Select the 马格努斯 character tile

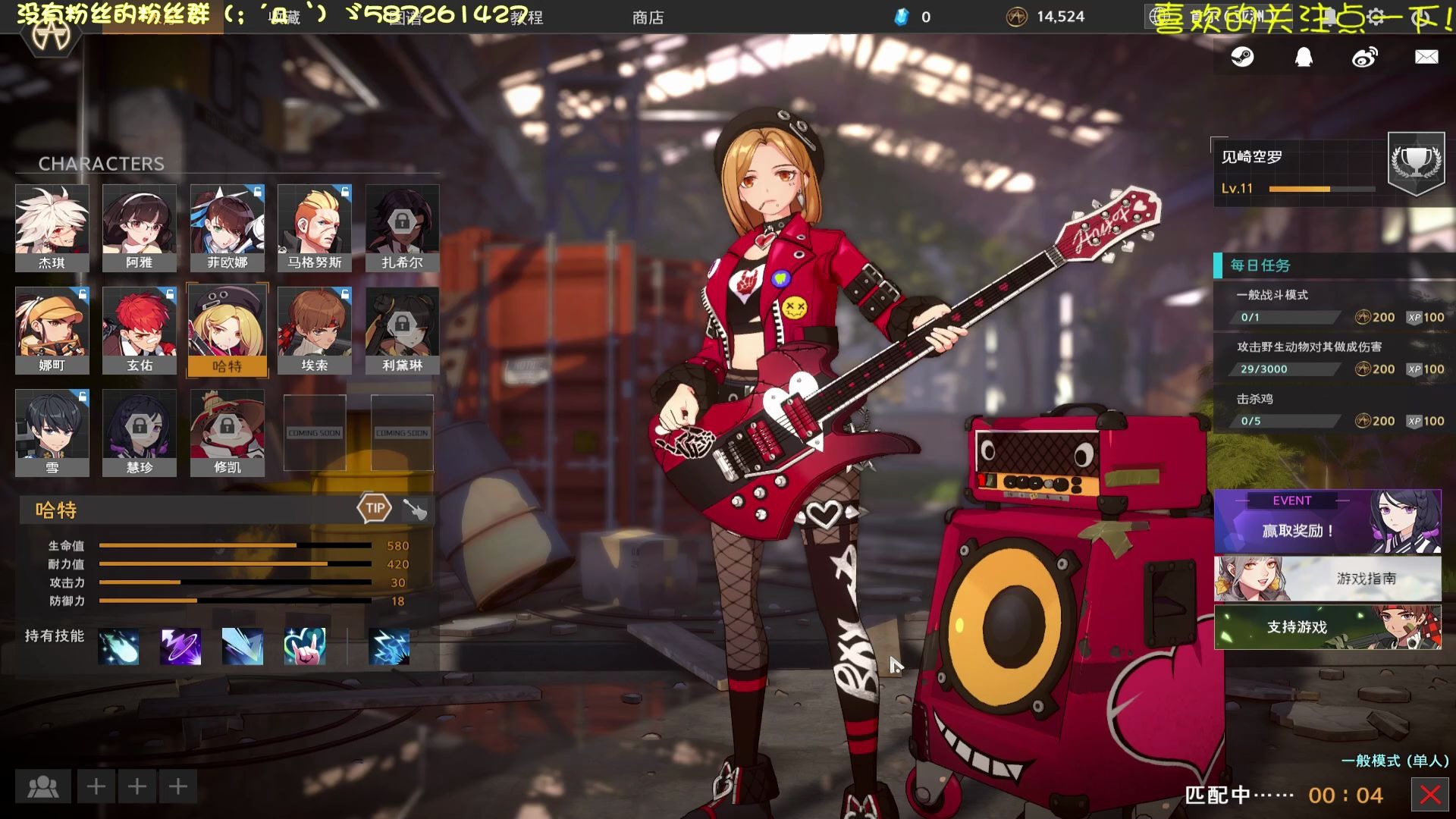[x=315, y=227]
